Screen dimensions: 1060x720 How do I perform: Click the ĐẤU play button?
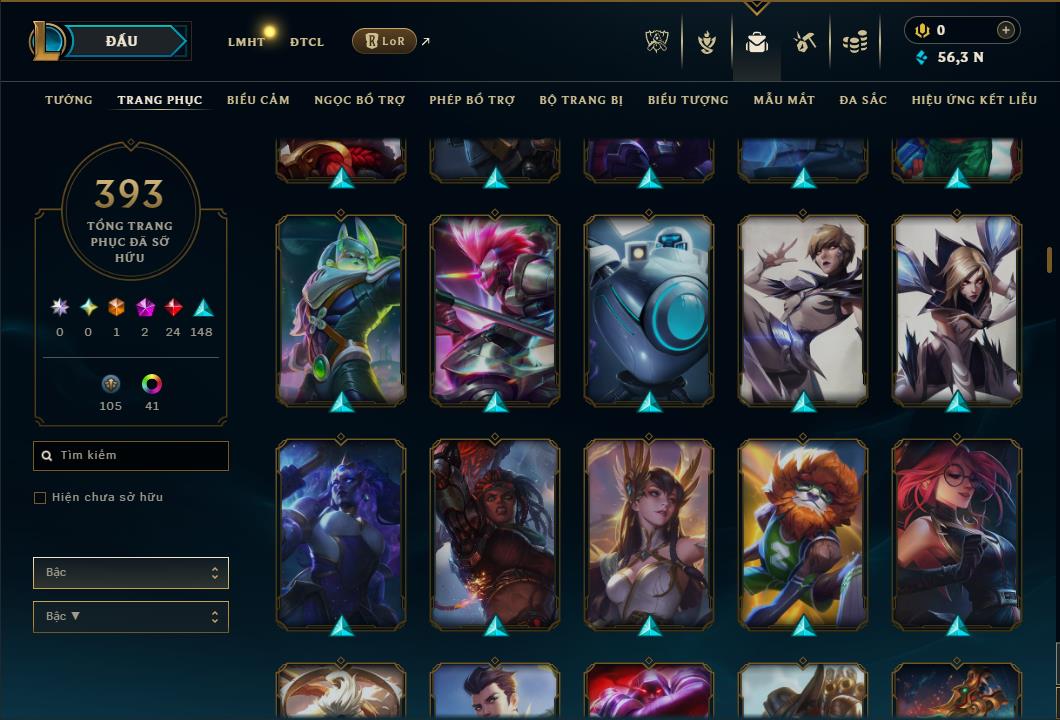(122, 41)
